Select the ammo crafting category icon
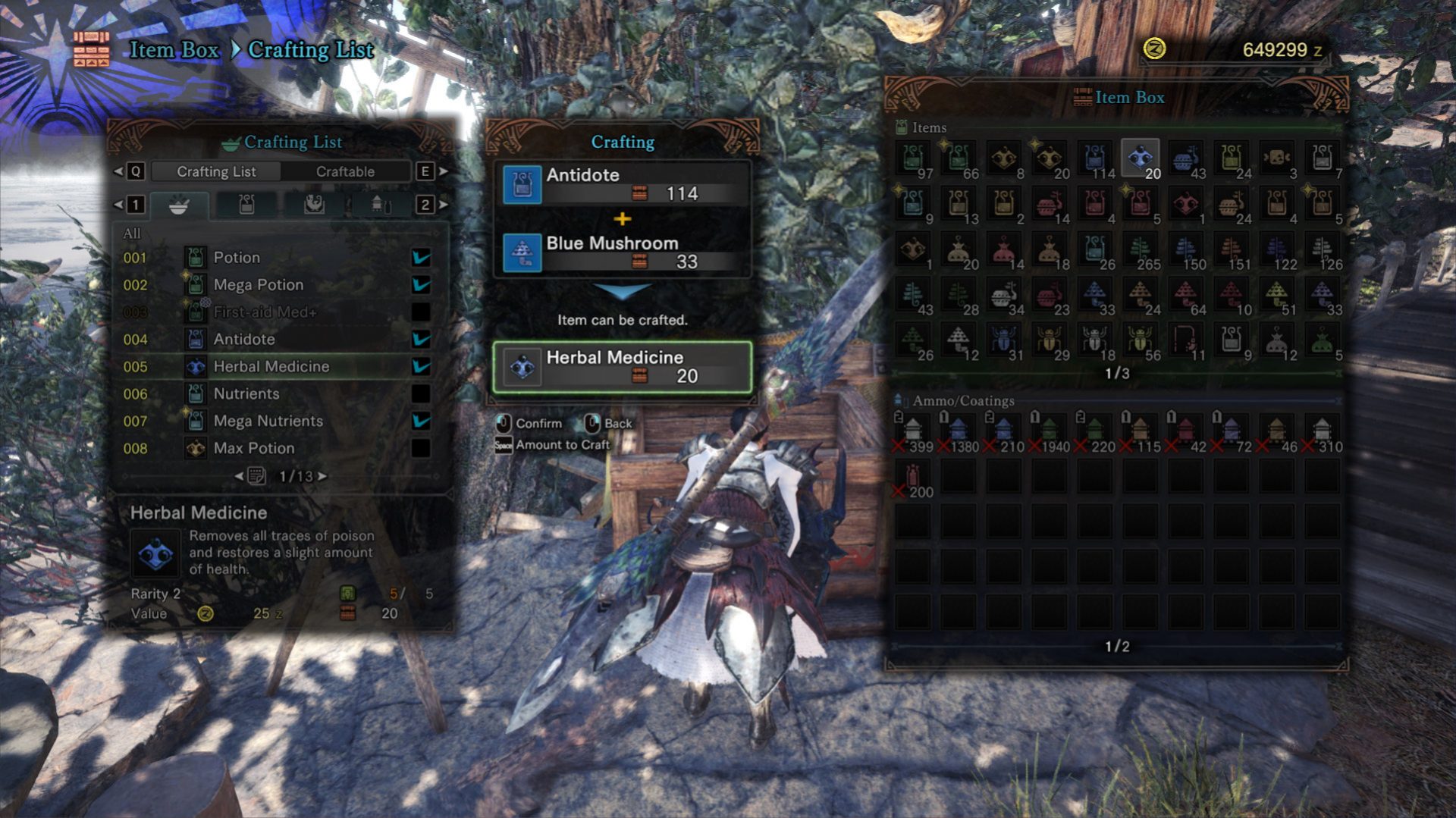Screen dimensions: 1456x818 [x=379, y=203]
